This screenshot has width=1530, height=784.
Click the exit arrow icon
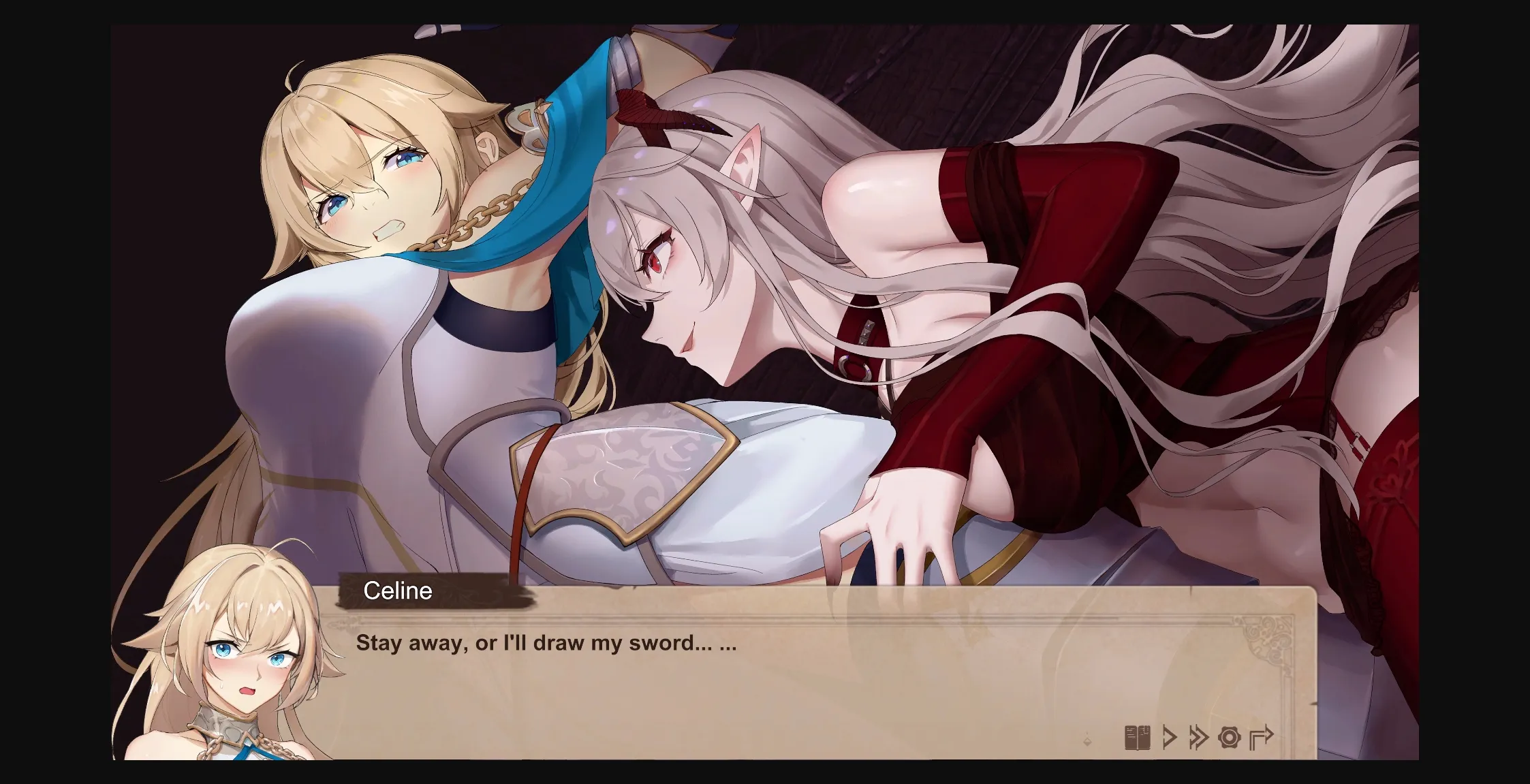click(x=1262, y=736)
